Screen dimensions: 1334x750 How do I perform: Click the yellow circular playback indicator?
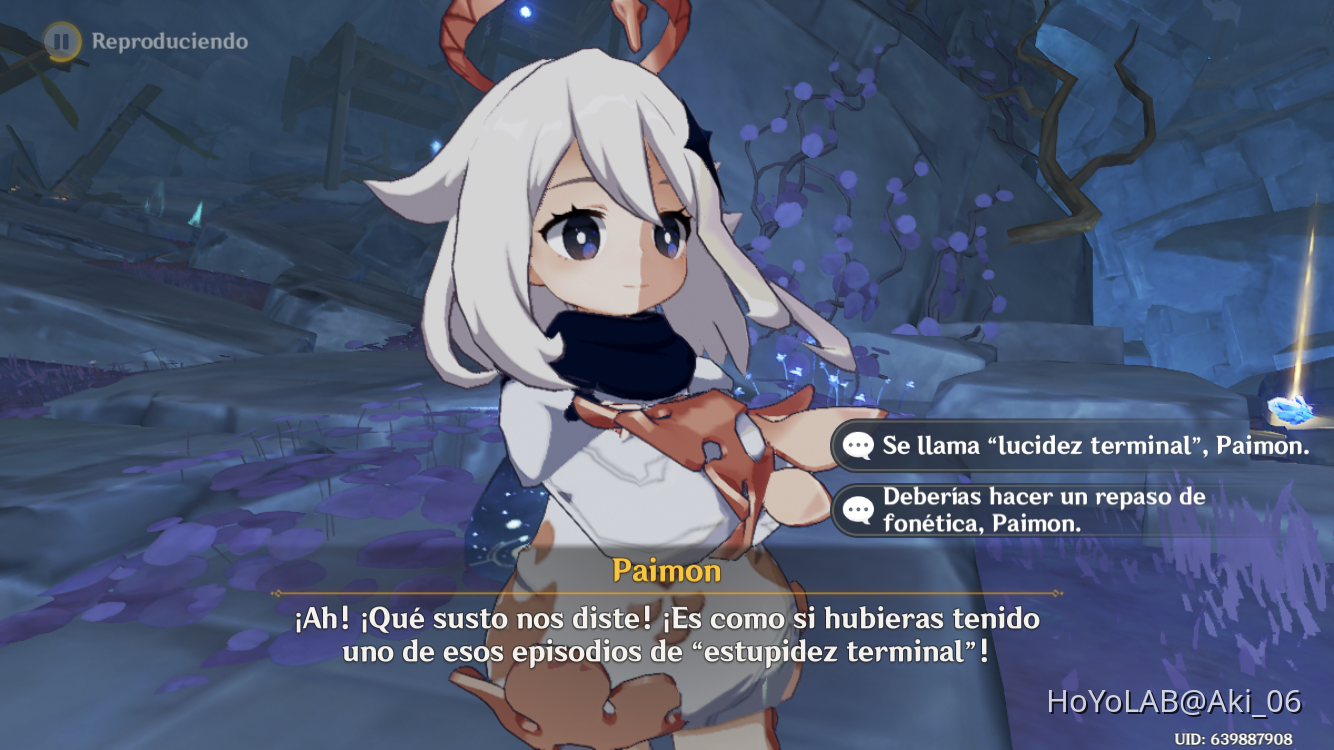pyautogui.click(x=61, y=41)
